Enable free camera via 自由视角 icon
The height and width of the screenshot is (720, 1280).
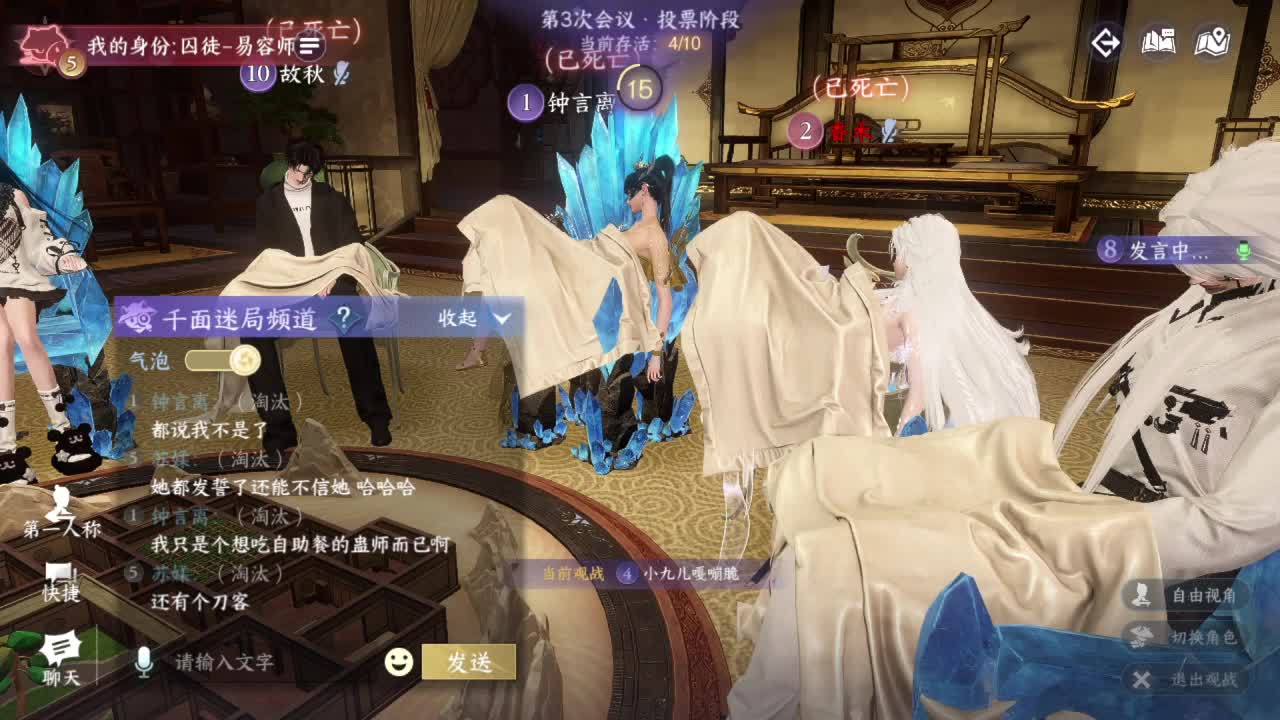pos(1141,595)
